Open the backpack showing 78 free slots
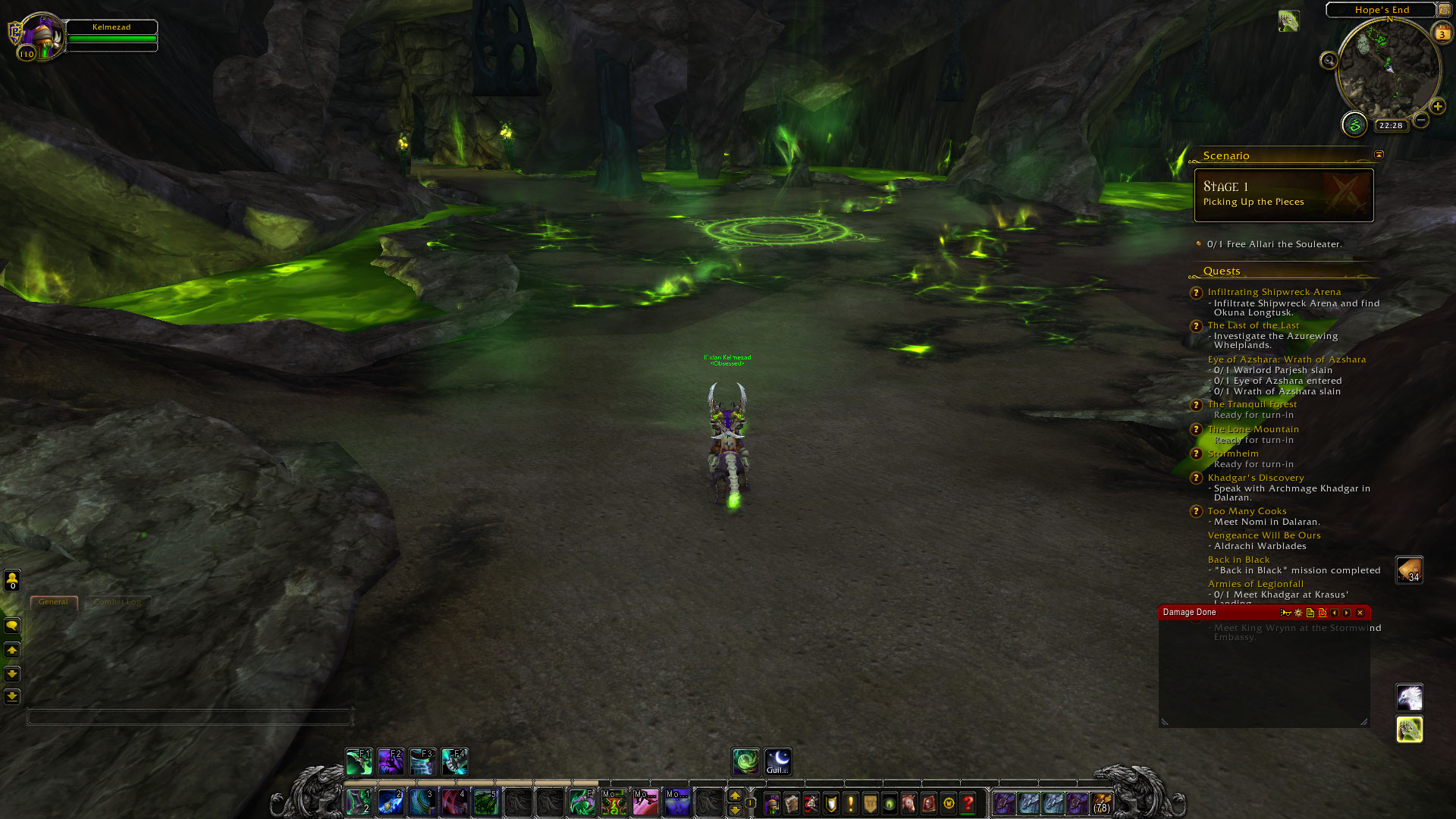This screenshot has width=1456, height=819. click(1101, 803)
